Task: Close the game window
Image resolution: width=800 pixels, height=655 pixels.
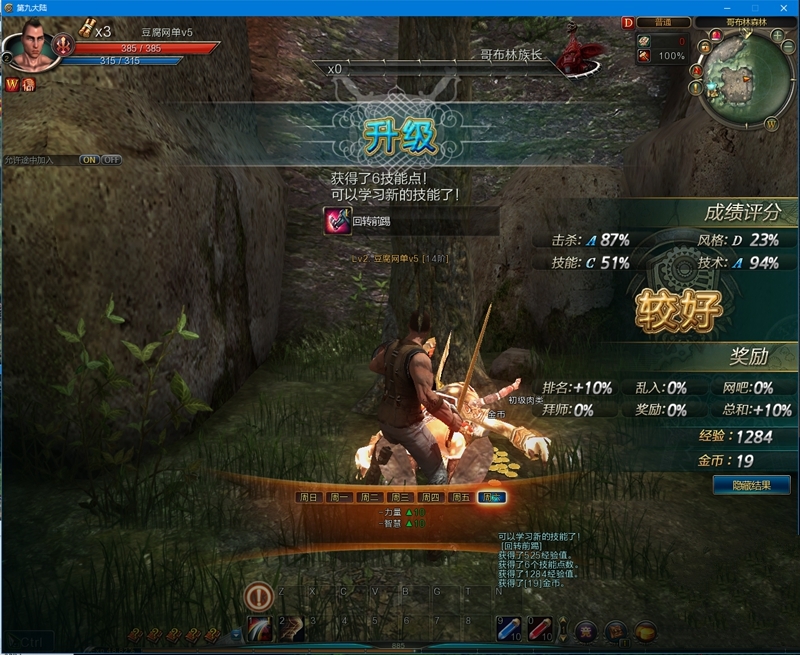Action: (x=786, y=7)
